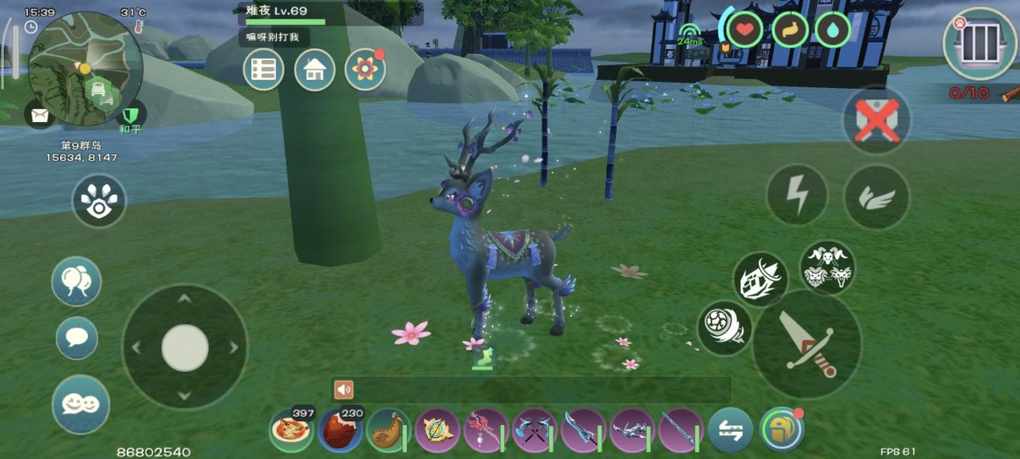Tap the hotbar swap arrows button
Viewport: 1020px width, 459px height.
pos(730,430)
